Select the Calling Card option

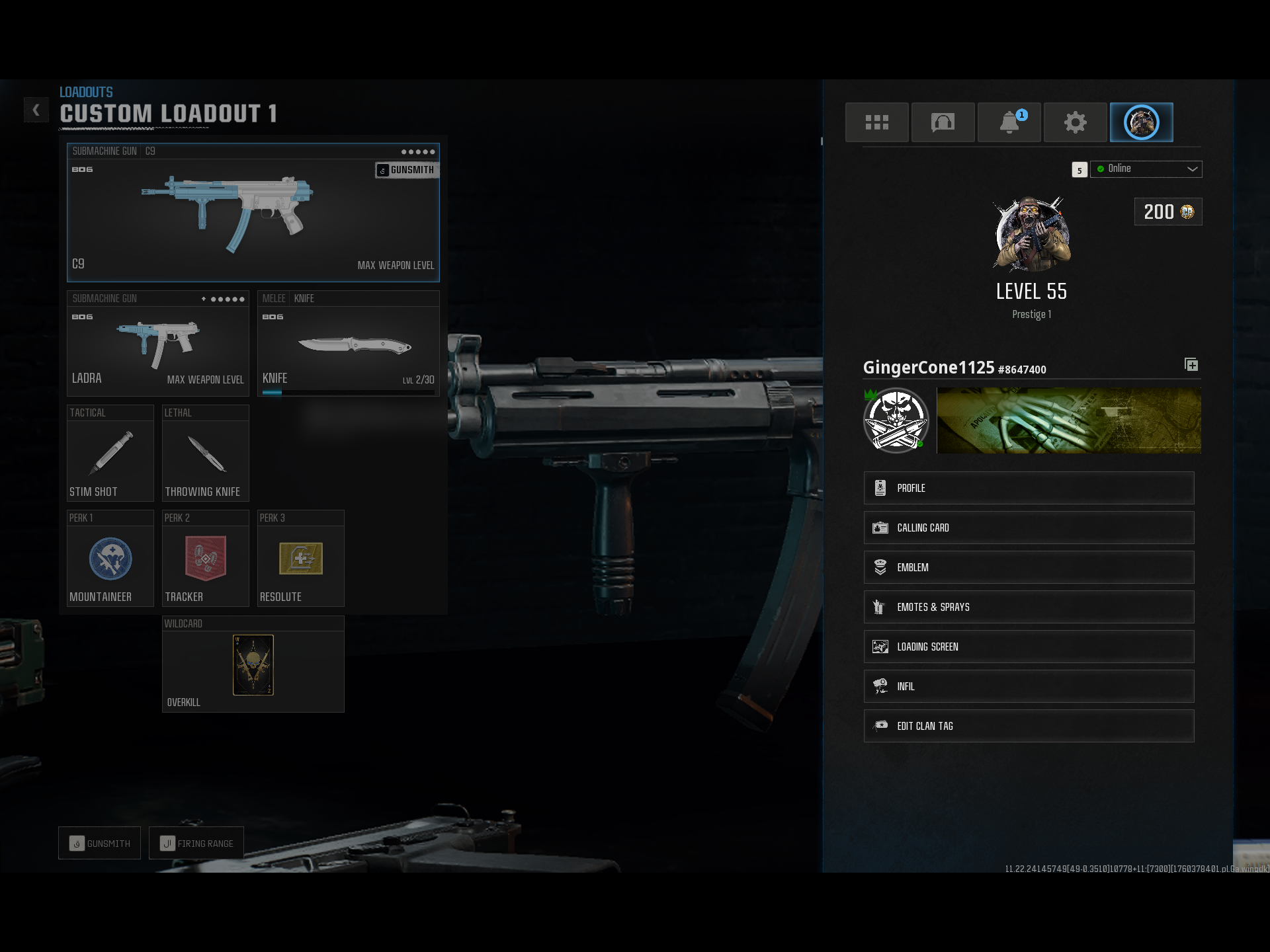[1029, 528]
